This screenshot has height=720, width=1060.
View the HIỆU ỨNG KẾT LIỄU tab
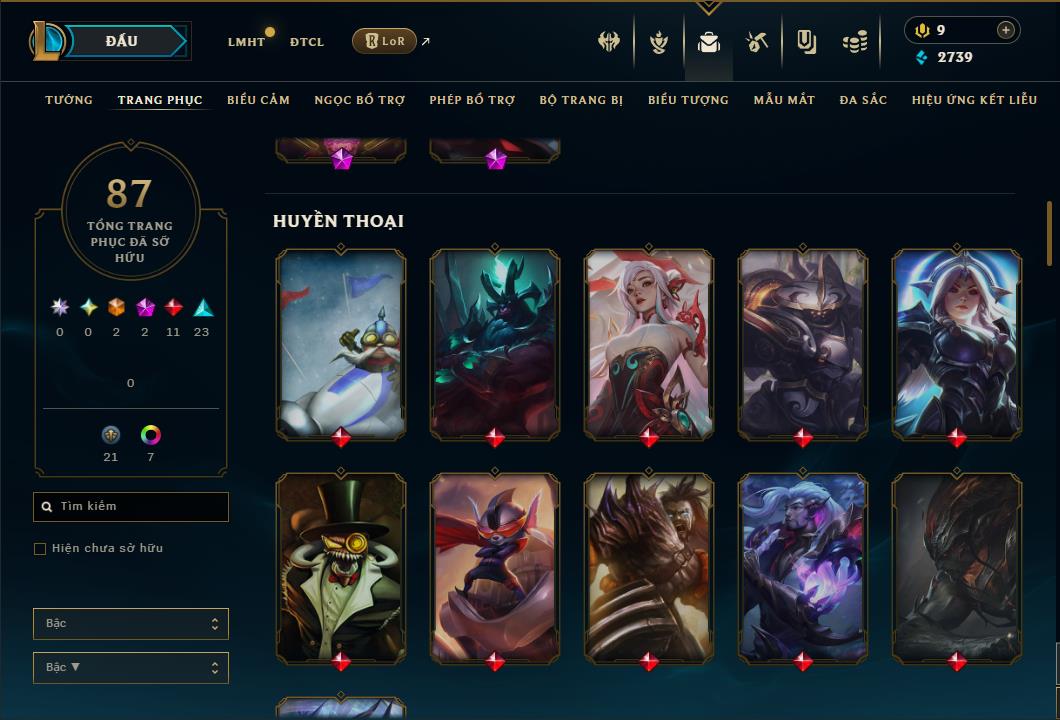point(974,100)
